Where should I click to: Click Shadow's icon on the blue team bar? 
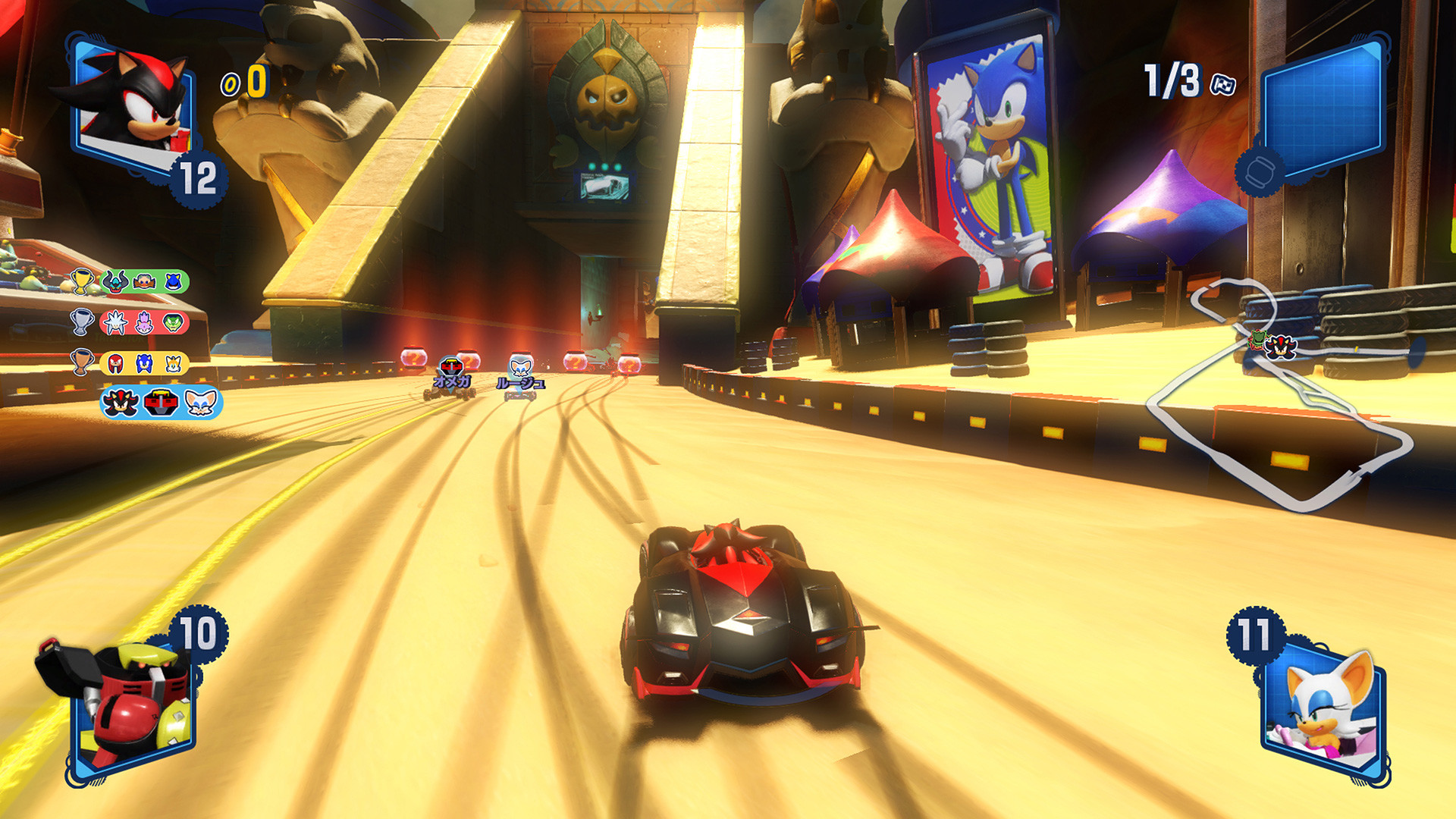pyautogui.click(x=120, y=403)
